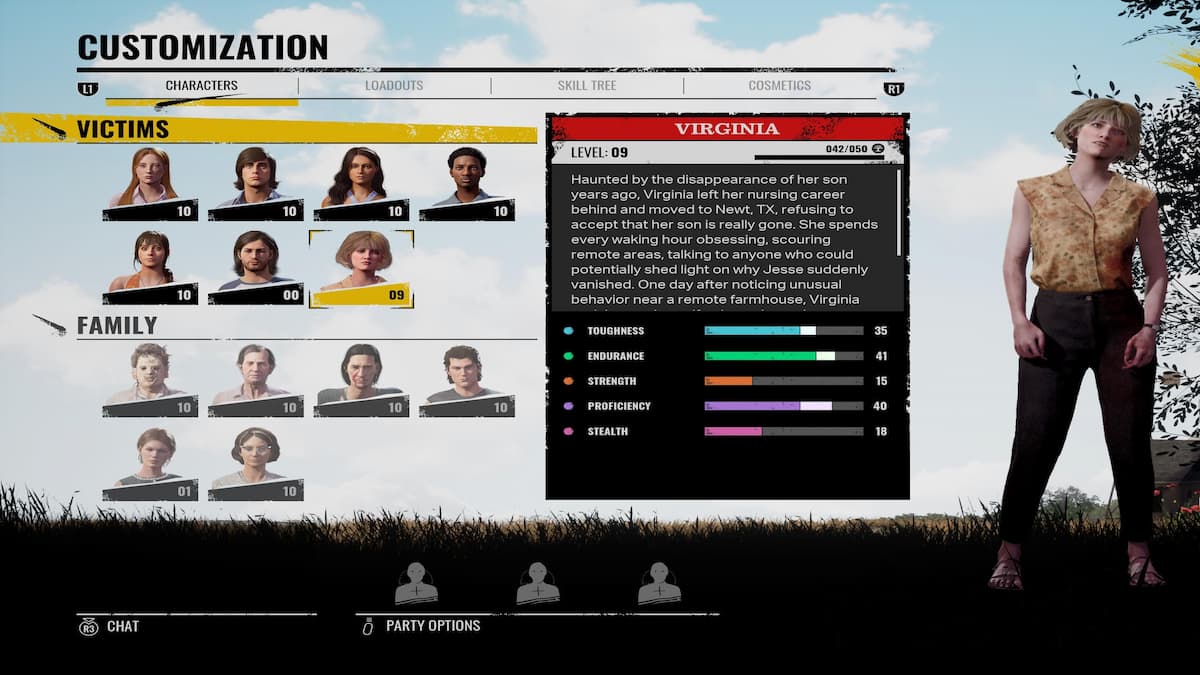This screenshot has width=1200, height=675.
Task: Select the level 01 family member Sissy
Action: click(150, 464)
